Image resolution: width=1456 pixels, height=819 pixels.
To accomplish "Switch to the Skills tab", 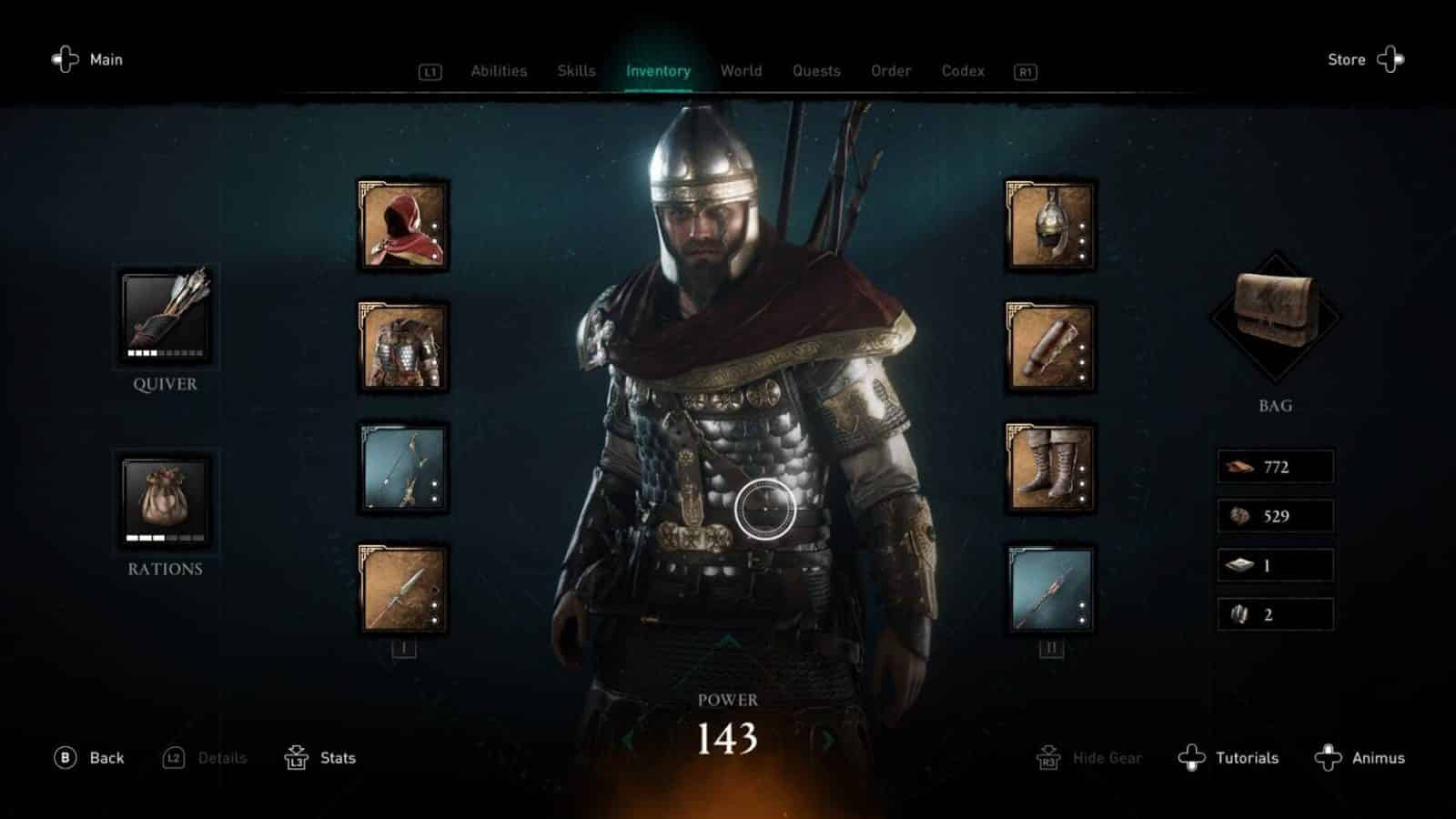I will [x=575, y=70].
